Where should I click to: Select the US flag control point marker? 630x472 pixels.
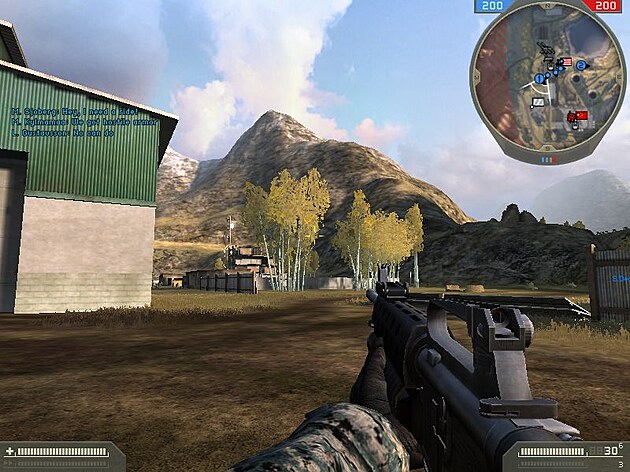(565, 62)
